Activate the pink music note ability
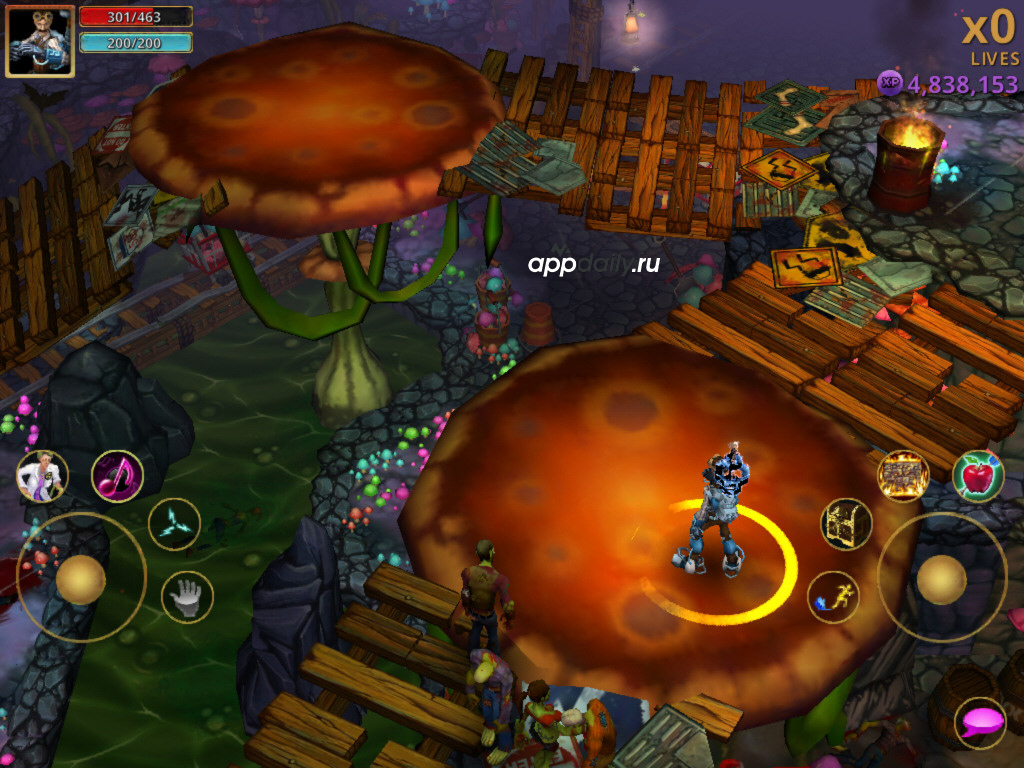Viewport: 1024px width, 768px height. (x=117, y=476)
